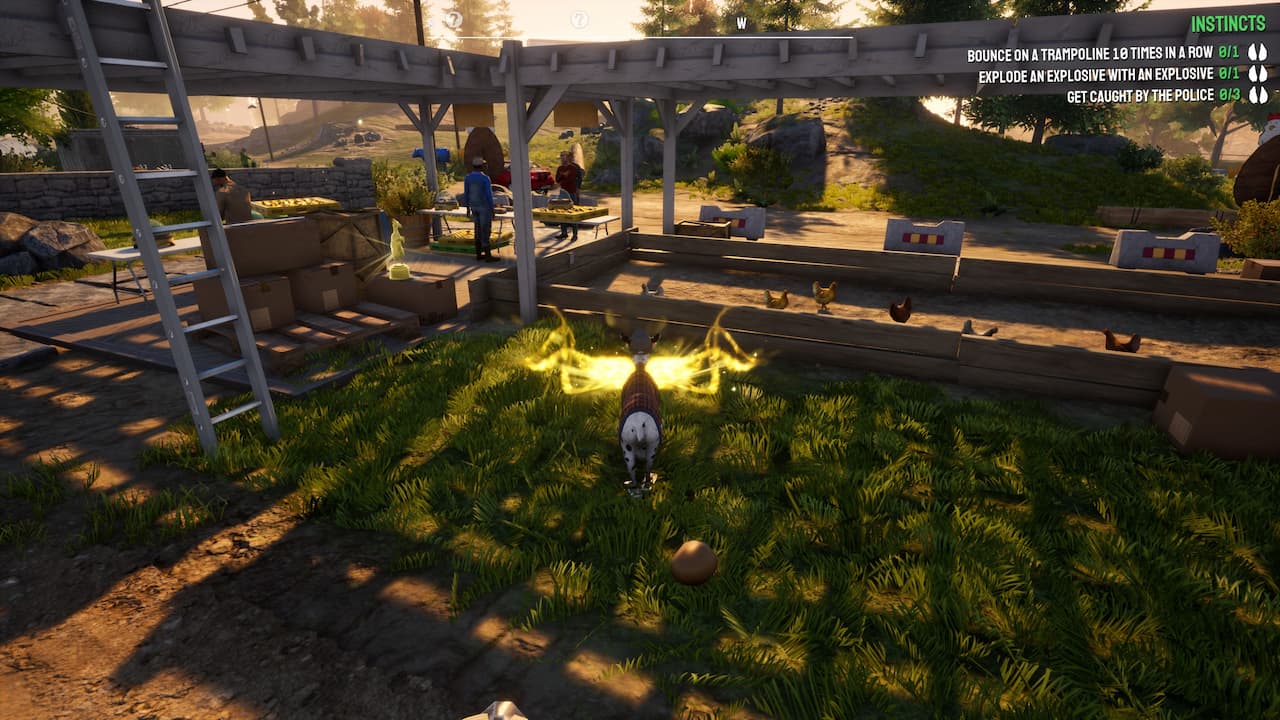Select the get caught by police instinct

(x=1139, y=96)
